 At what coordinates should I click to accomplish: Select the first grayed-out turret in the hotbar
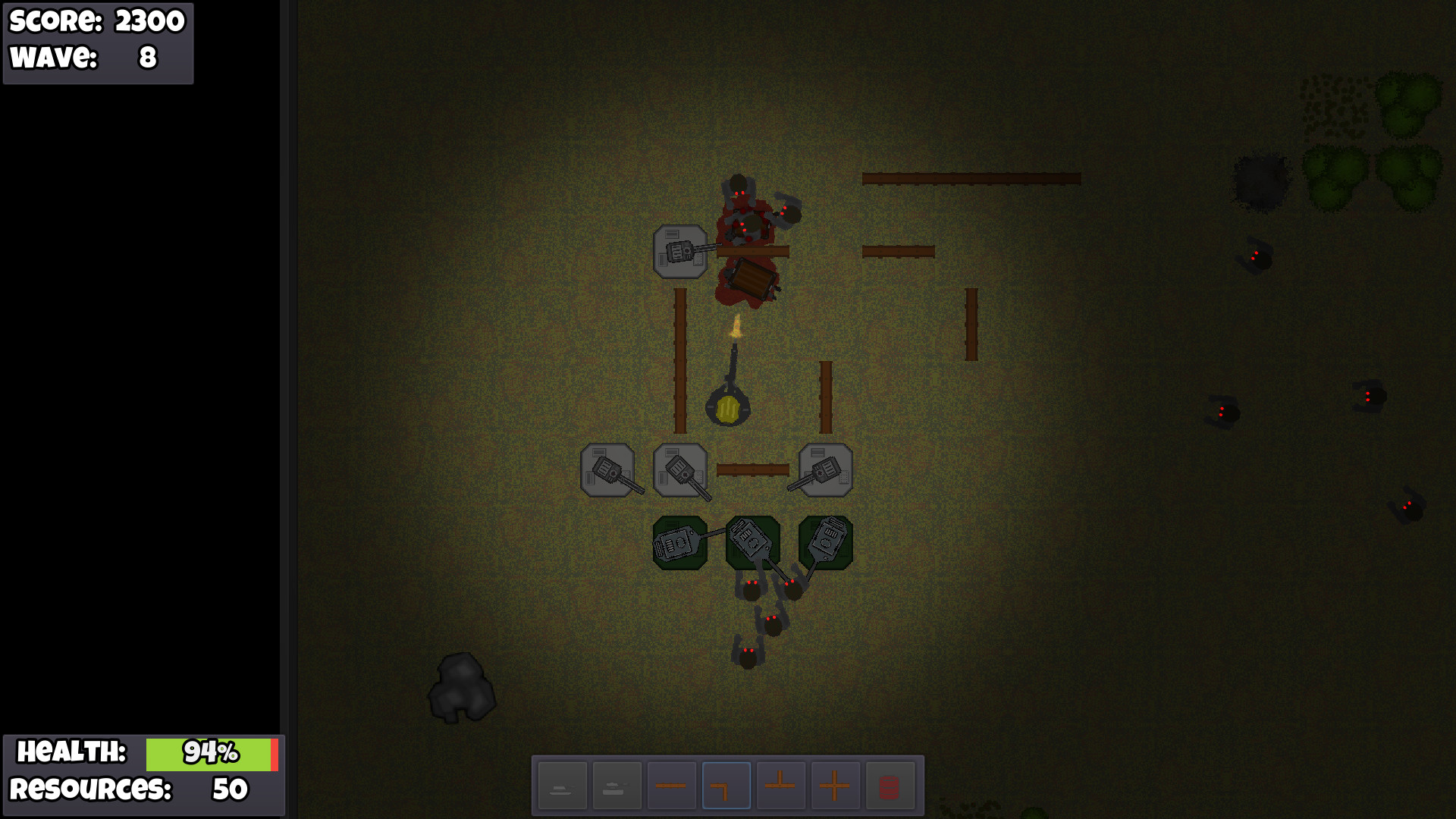561,784
